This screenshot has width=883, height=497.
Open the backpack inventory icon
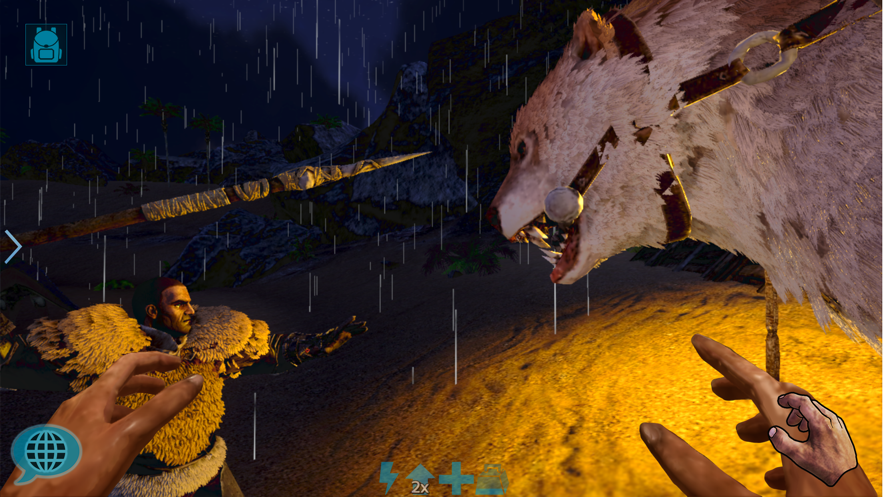46,45
